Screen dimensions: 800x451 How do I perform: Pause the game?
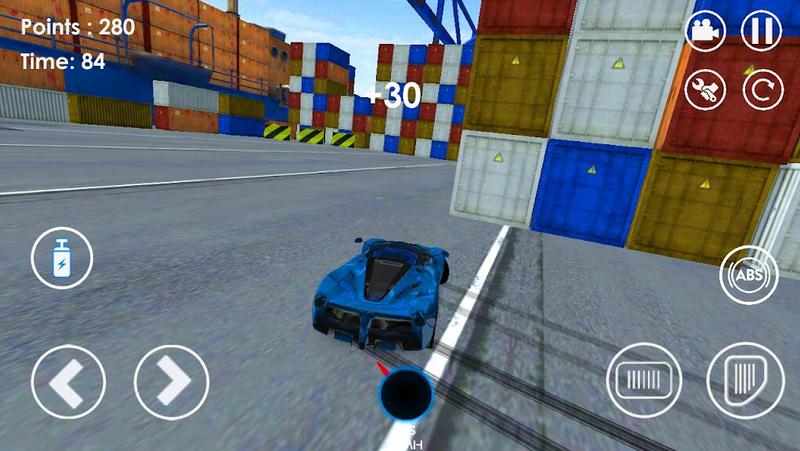point(761,30)
